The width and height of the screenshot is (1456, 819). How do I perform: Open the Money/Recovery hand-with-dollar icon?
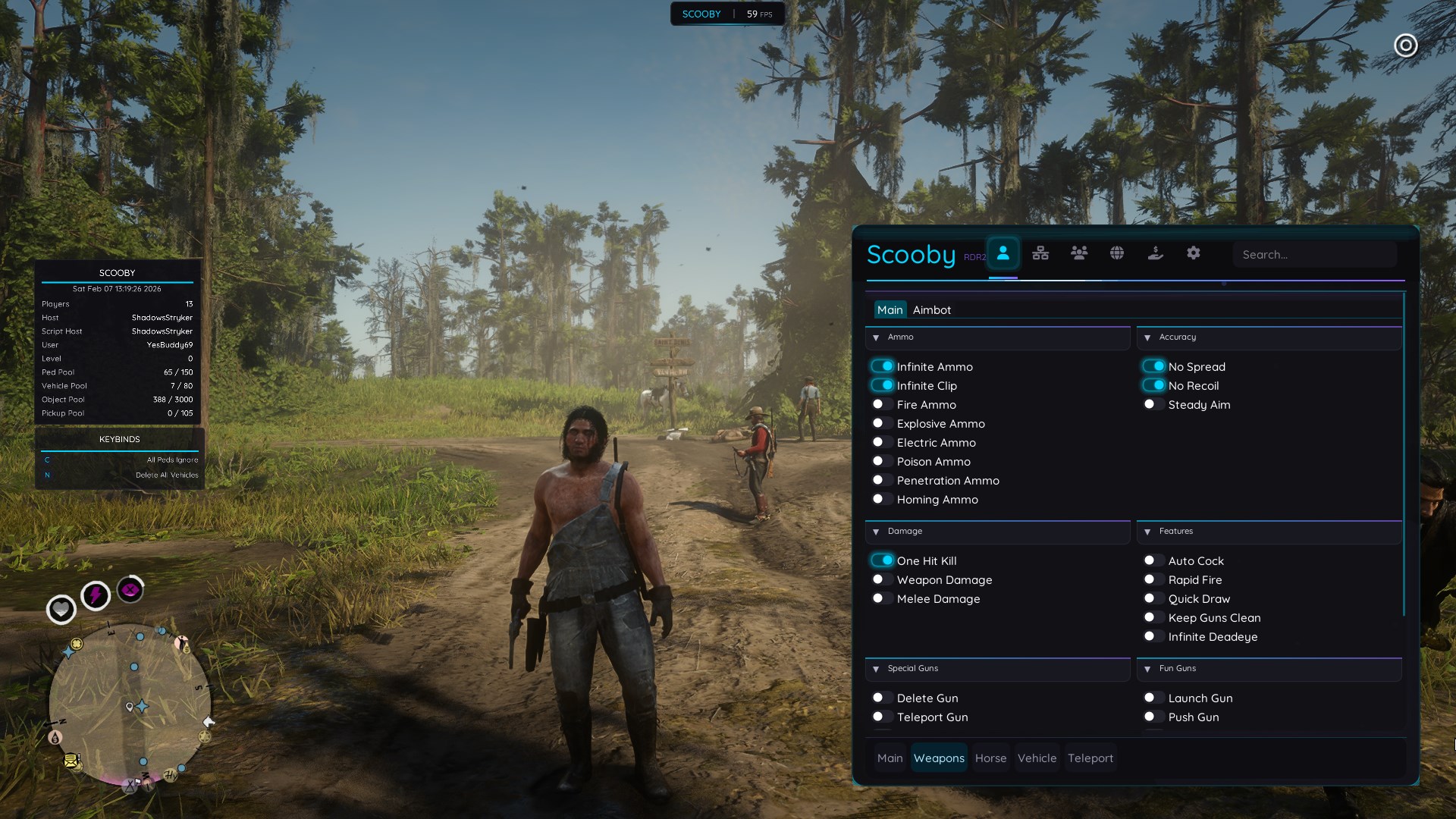[x=1156, y=253]
